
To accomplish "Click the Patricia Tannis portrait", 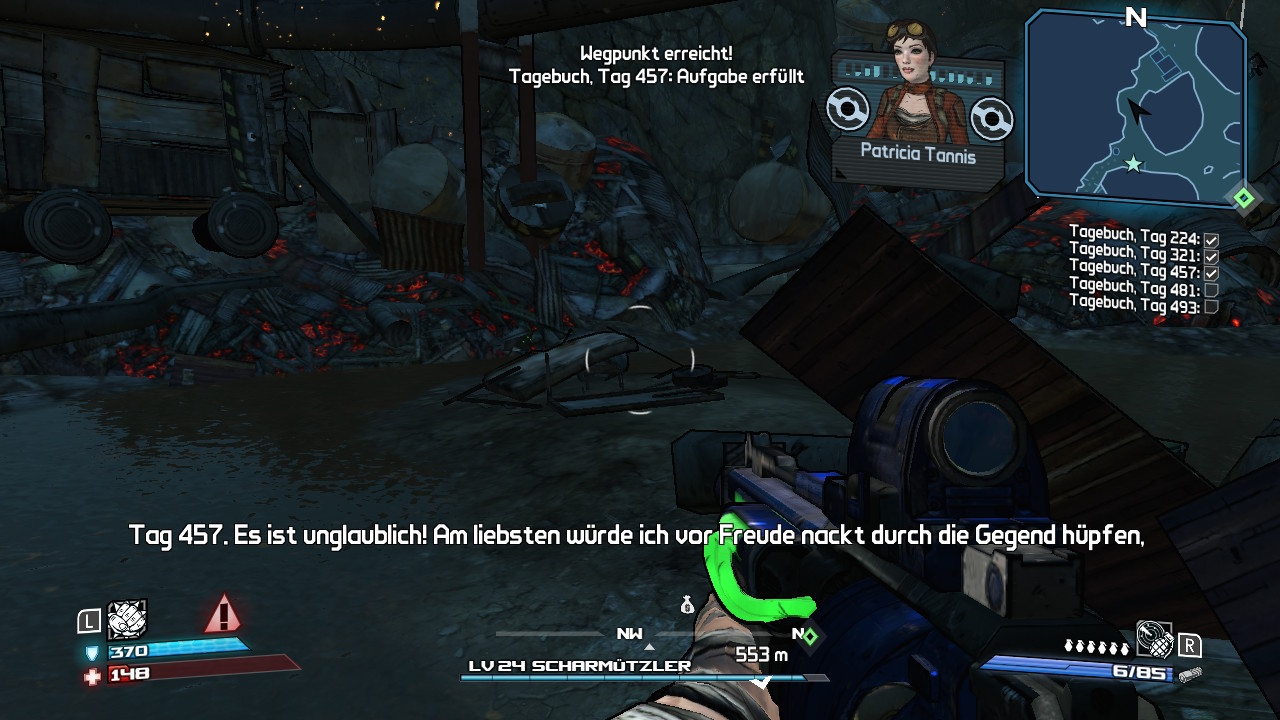I will tap(914, 85).
